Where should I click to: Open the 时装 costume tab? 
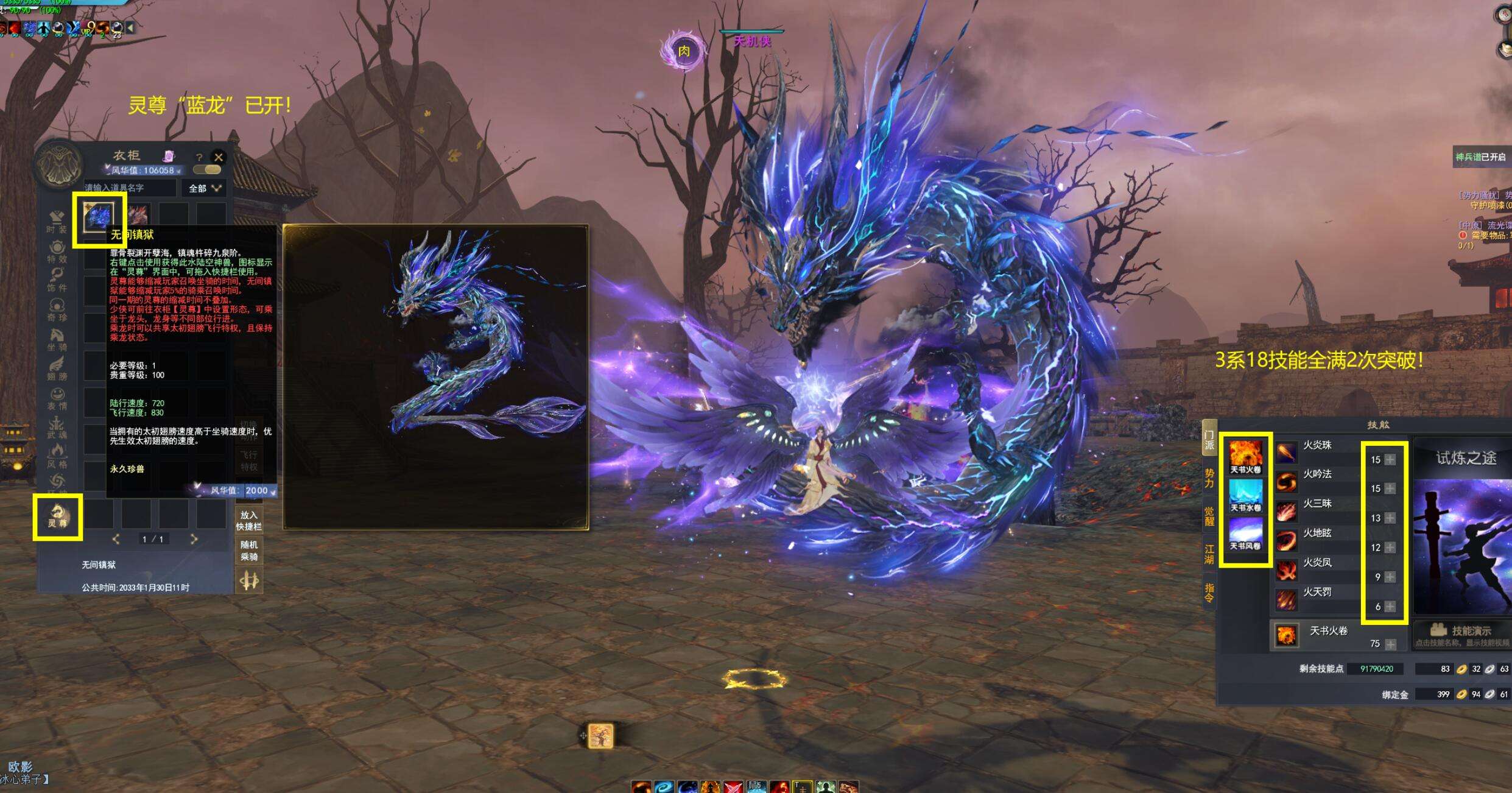point(57,221)
